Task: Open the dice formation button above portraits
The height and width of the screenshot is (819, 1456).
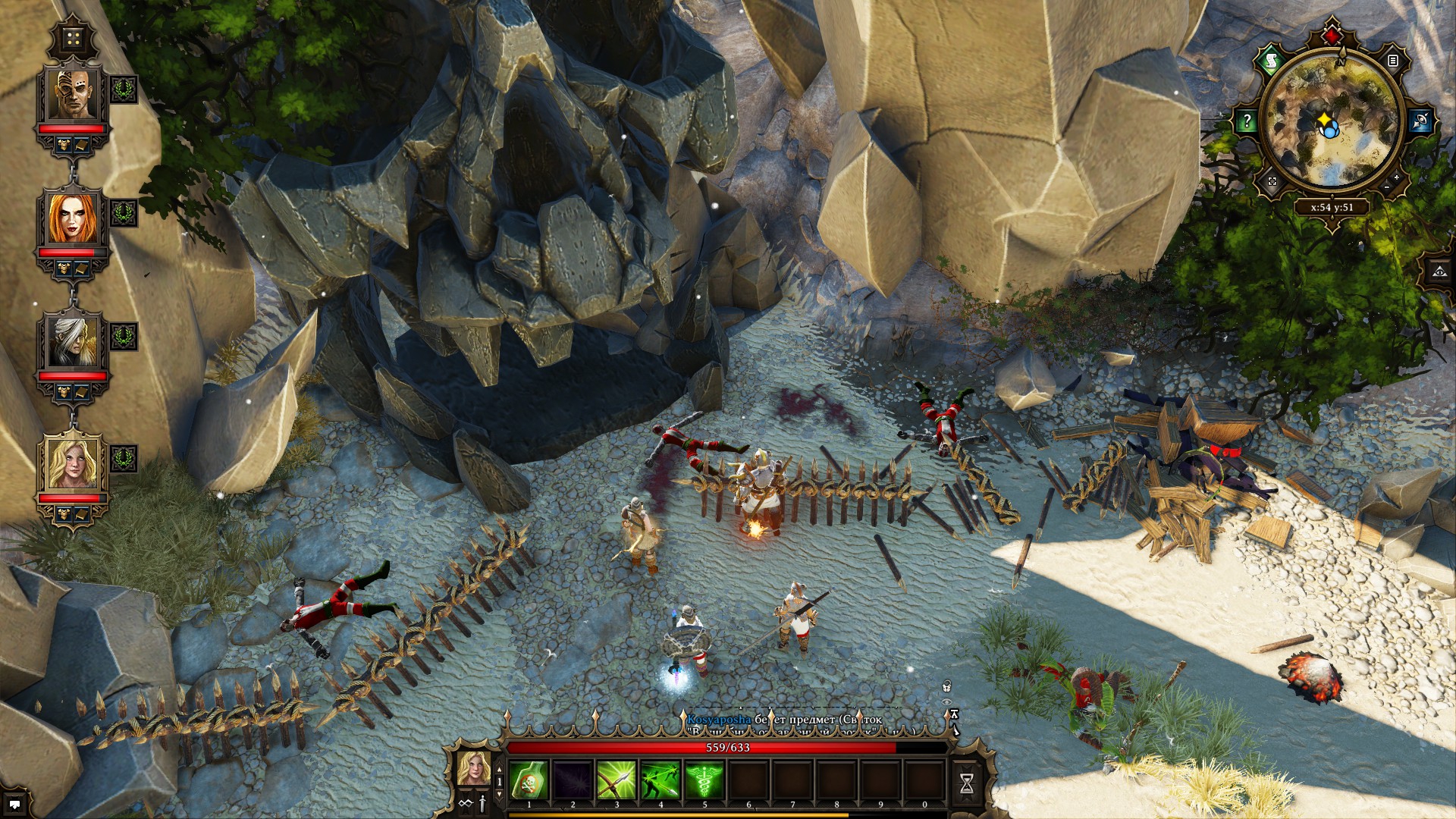Action: 74,38
